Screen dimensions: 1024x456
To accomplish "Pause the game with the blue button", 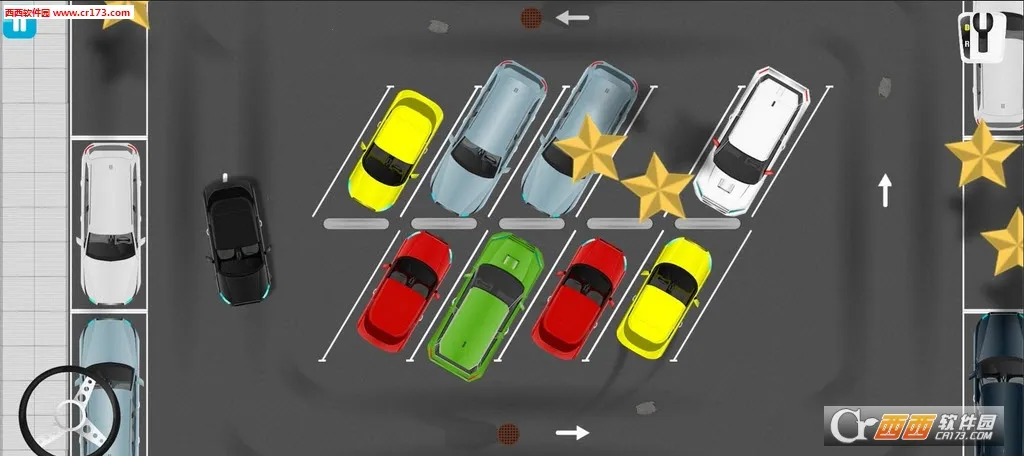I will pos(19,25).
